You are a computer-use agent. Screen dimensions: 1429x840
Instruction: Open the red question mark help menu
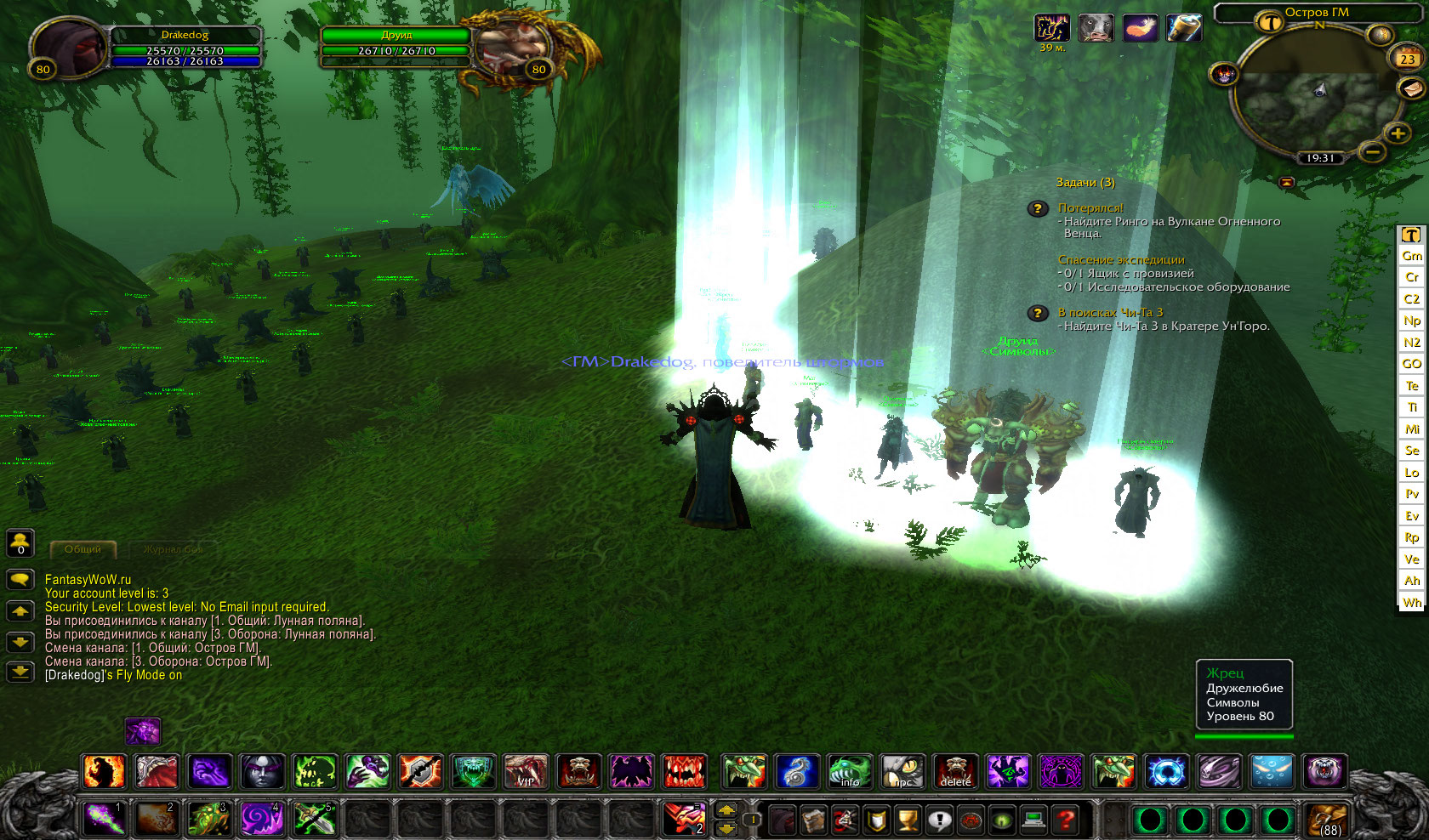click(x=1065, y=820)
